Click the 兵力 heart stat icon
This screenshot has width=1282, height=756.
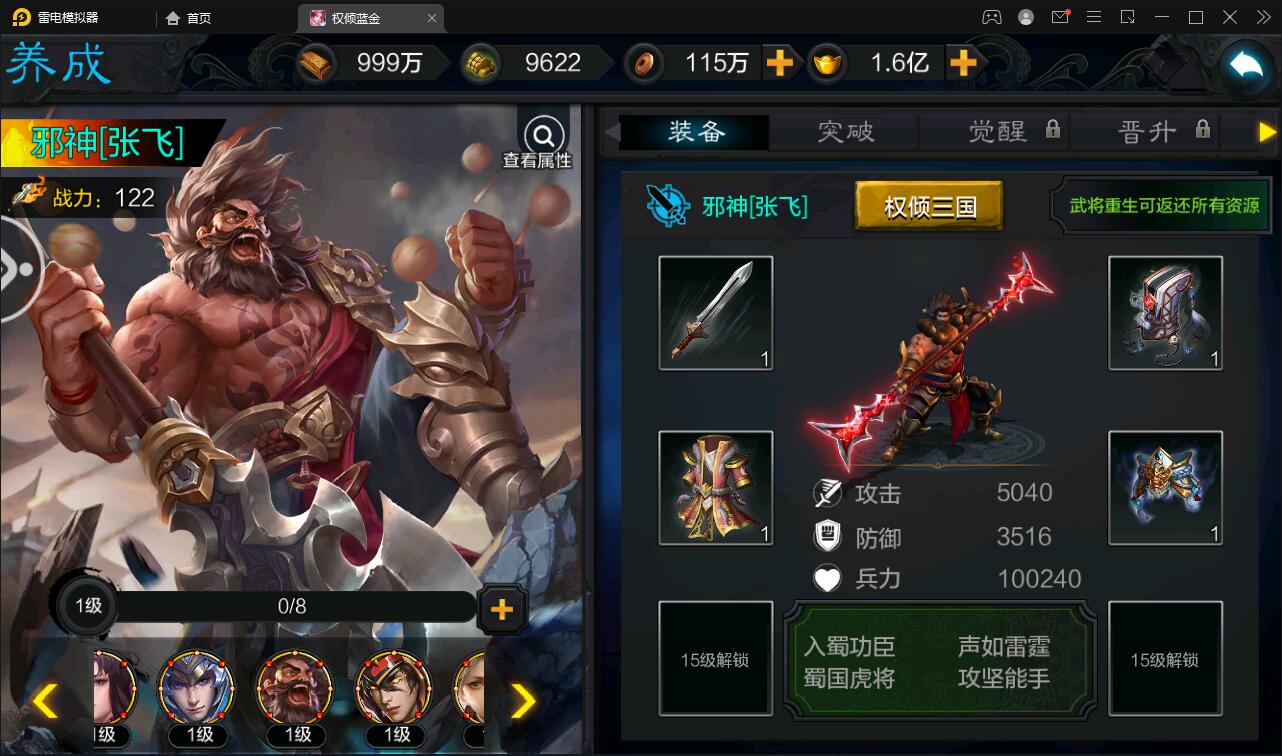pos(827,578)
